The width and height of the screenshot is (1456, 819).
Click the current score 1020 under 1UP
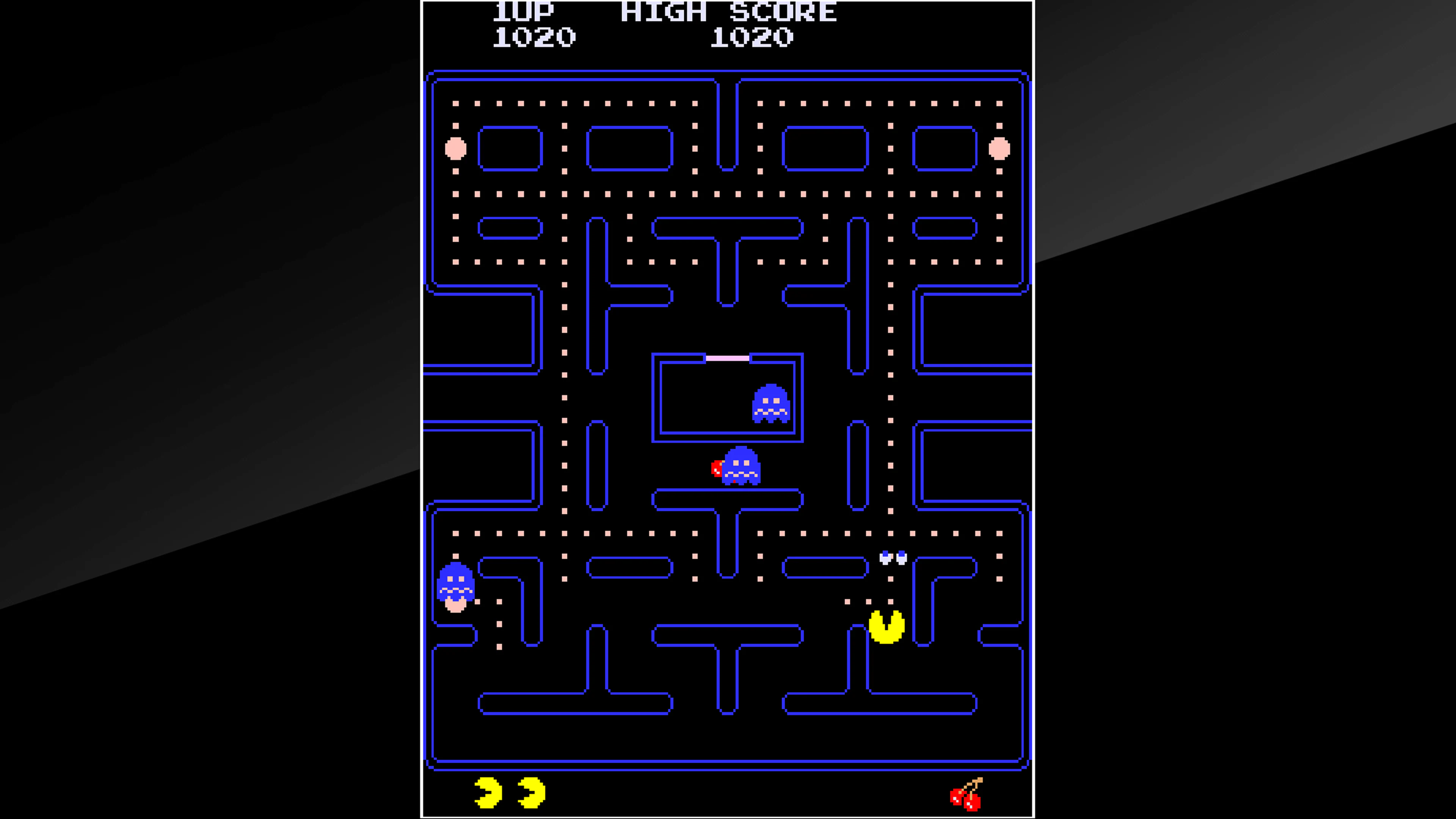(534, 37)
